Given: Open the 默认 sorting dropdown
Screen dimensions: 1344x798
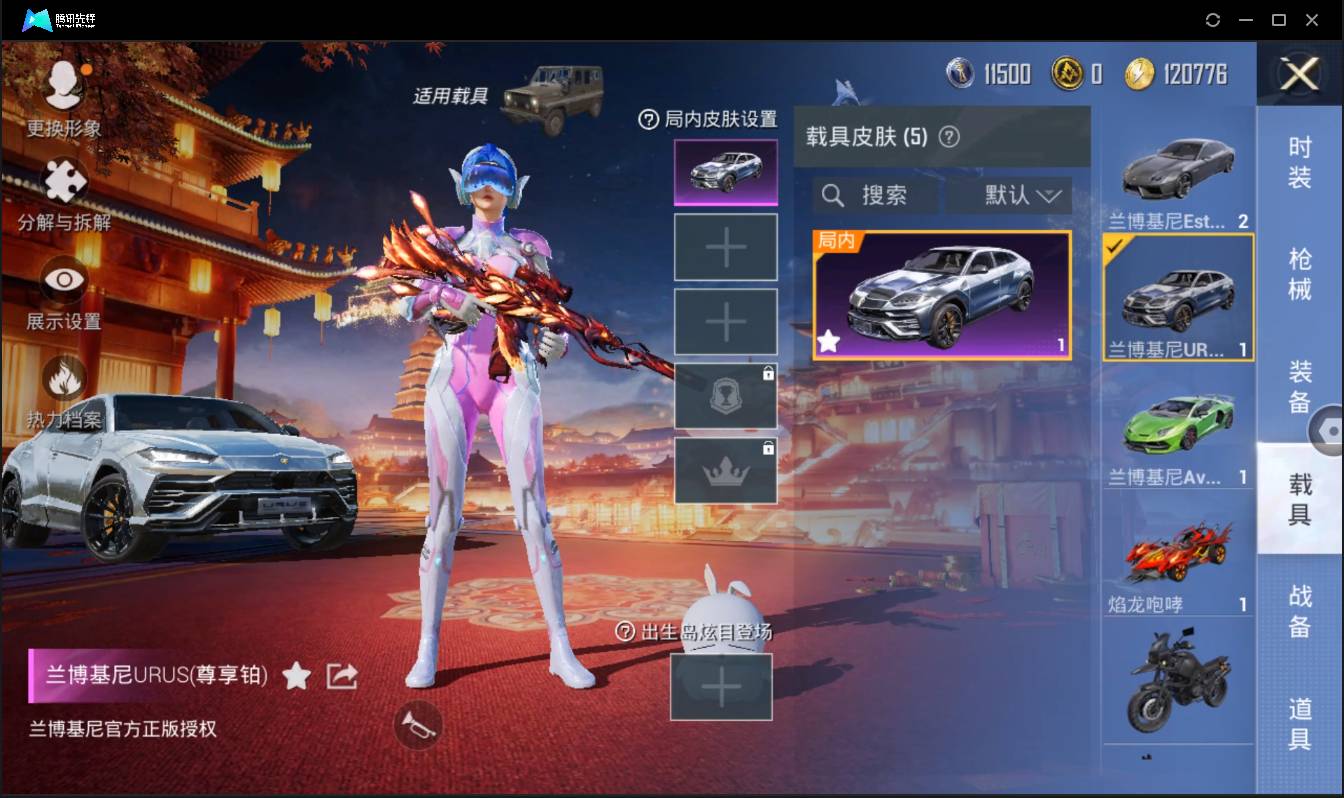Looking at the screenshot, I should point(1010,195).
